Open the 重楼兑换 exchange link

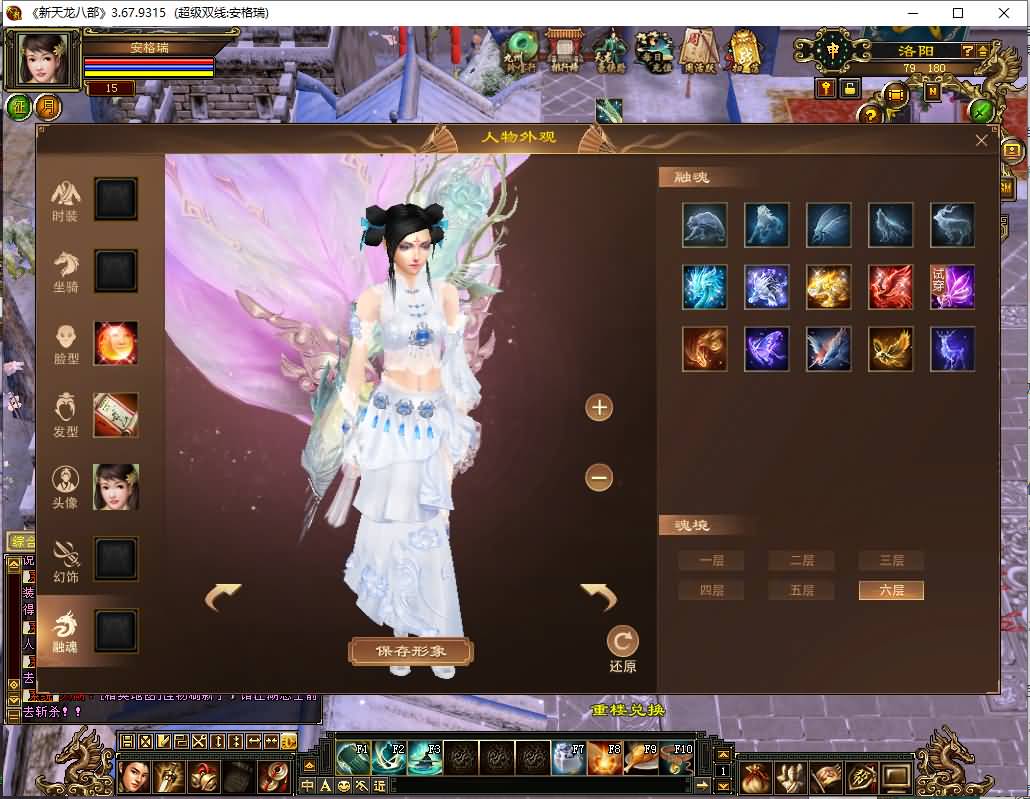[628, 710]
